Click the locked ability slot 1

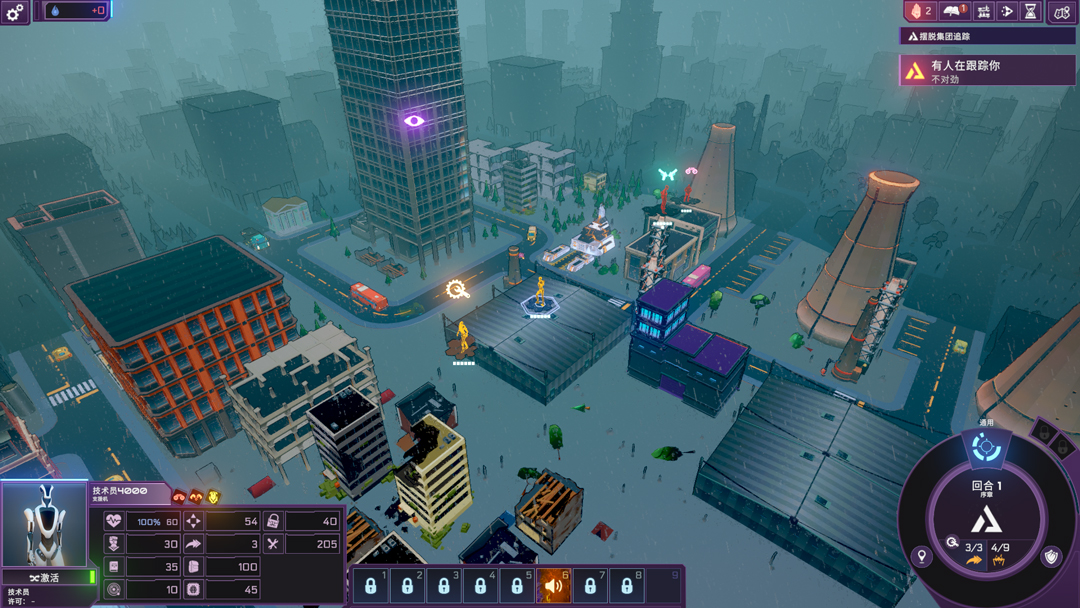(x=370, y=586)
